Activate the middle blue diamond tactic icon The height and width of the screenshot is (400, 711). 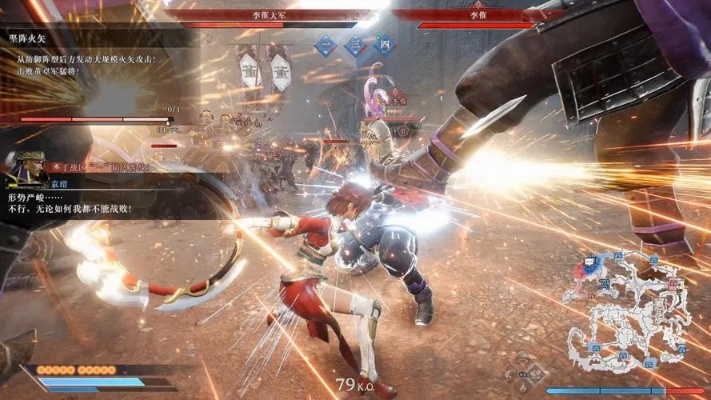(356, 45)
